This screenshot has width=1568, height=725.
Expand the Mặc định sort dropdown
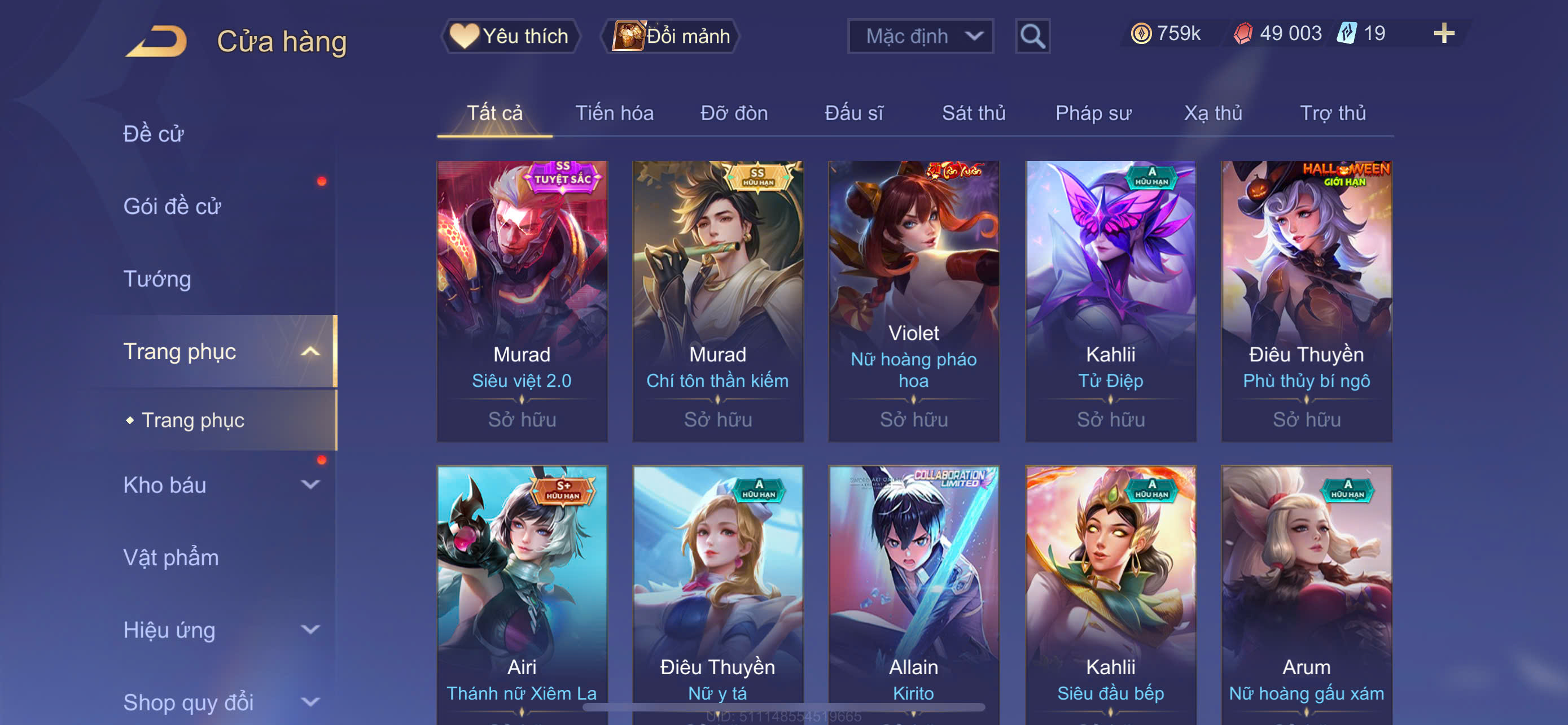(919, 36)
